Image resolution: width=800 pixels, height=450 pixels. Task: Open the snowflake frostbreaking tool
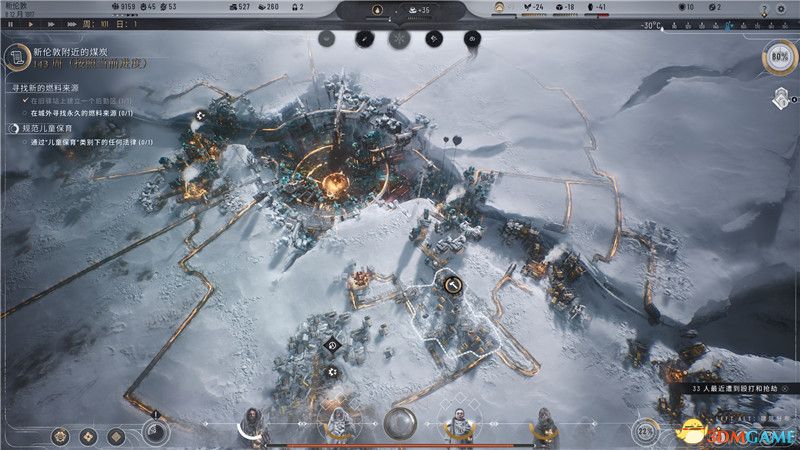tap(398, 39)
